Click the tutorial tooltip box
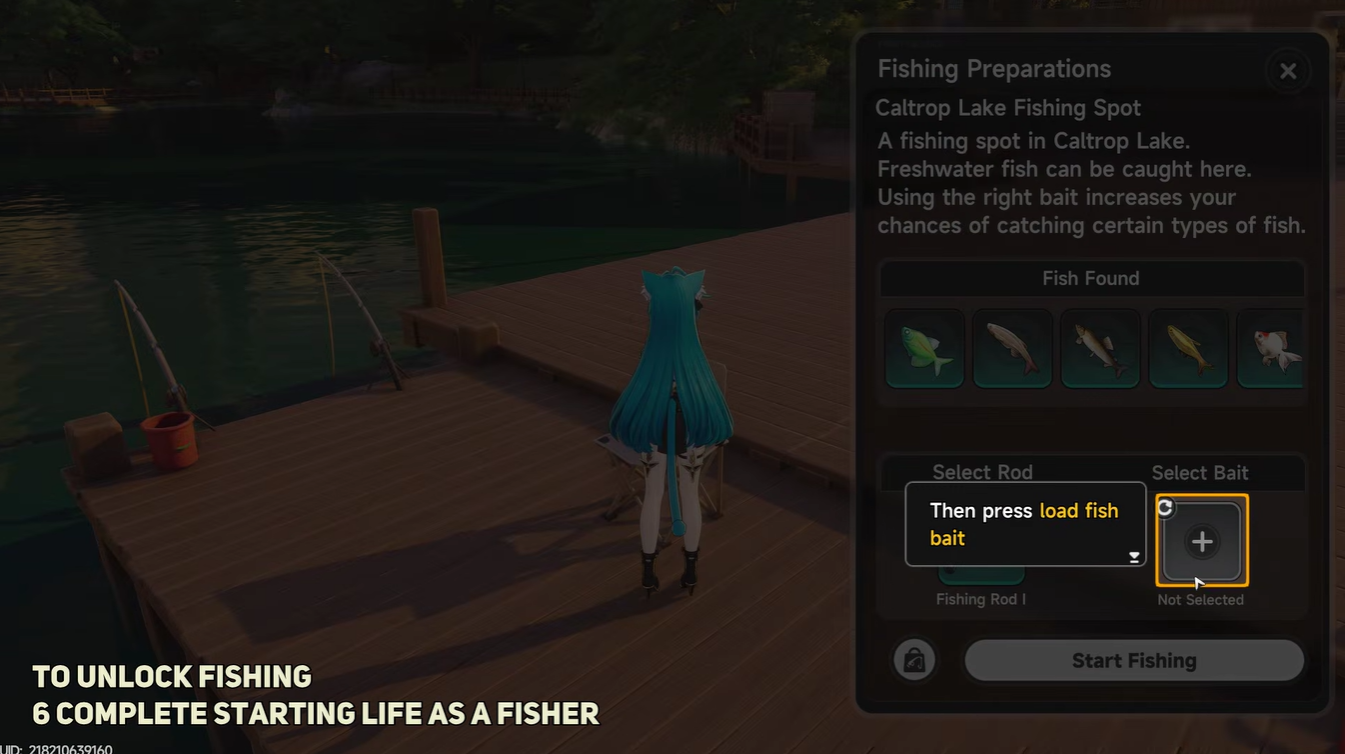The height and width of the screenshot is (754, 1345). pyautogui.click(x=1025, y=523)
